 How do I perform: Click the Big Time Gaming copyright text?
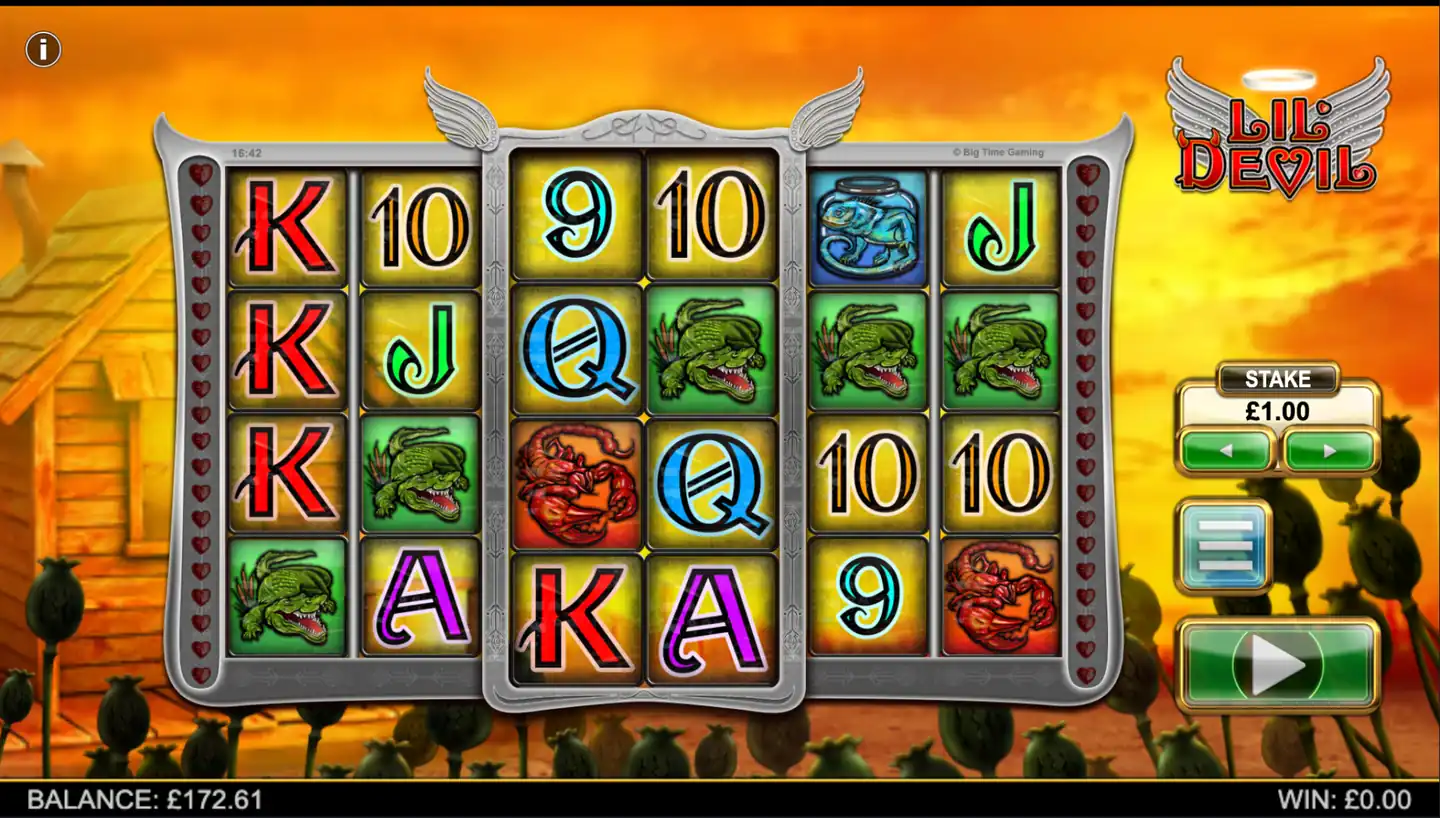(997, 152)
